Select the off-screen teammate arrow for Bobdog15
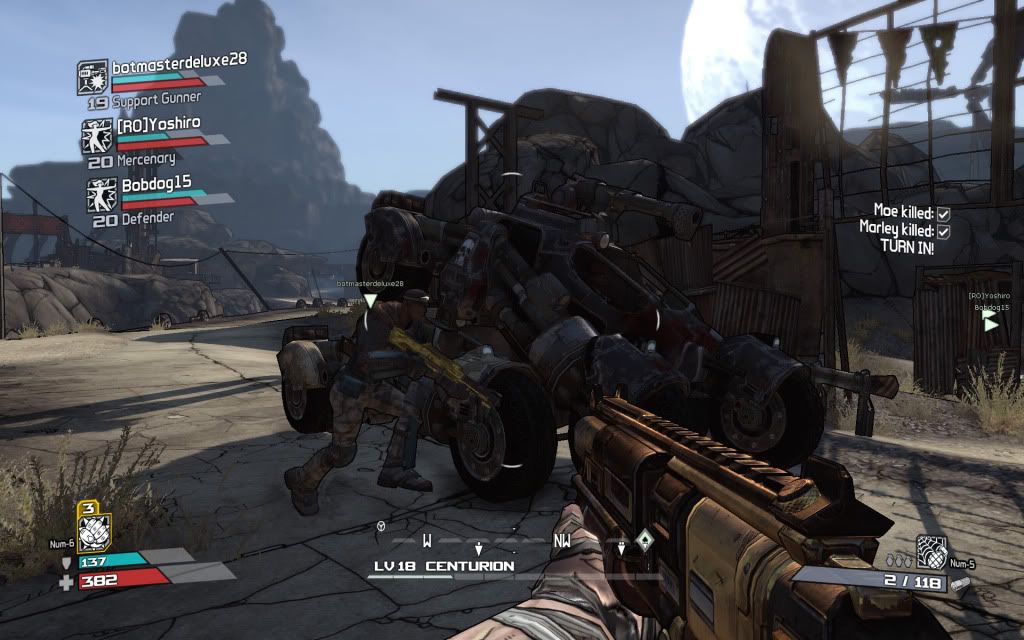This screenshot has height=640, width=1024. coord(990,323)
